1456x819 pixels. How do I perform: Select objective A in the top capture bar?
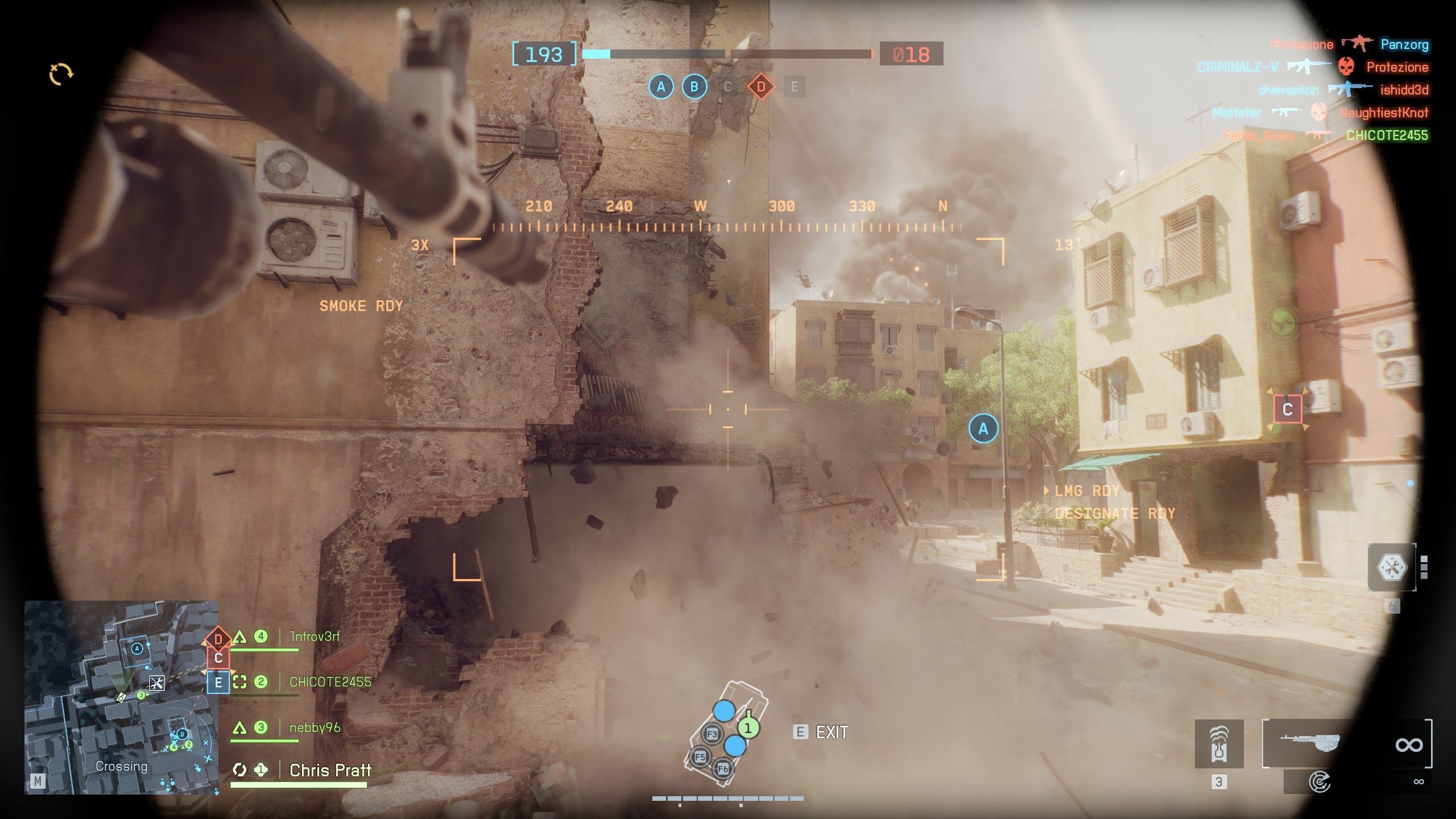pos(661,87)
